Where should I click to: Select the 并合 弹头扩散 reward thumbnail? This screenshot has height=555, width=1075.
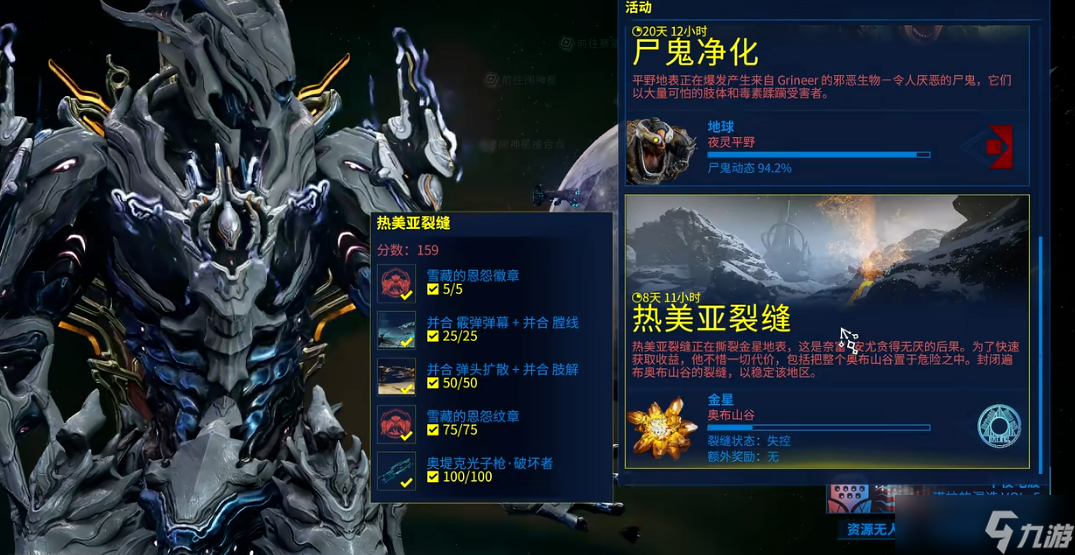(x=397, y=376)
